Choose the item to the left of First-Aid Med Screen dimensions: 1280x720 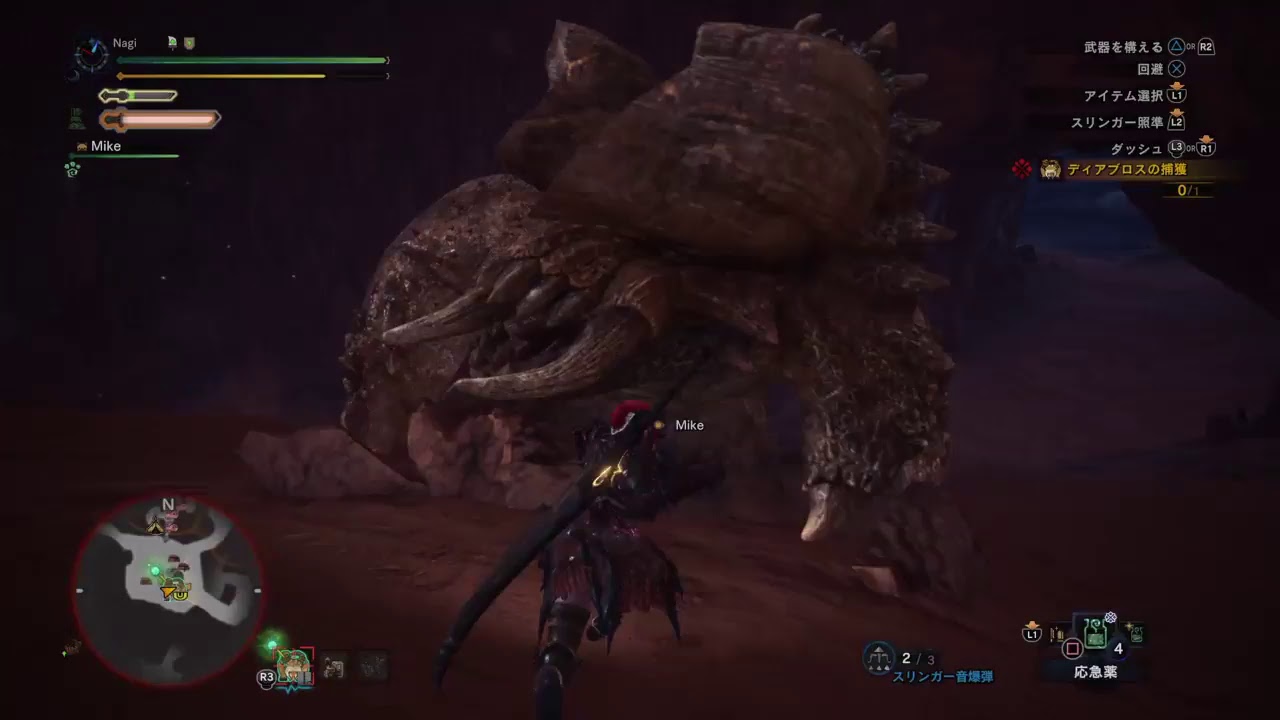click(1057, 635)
